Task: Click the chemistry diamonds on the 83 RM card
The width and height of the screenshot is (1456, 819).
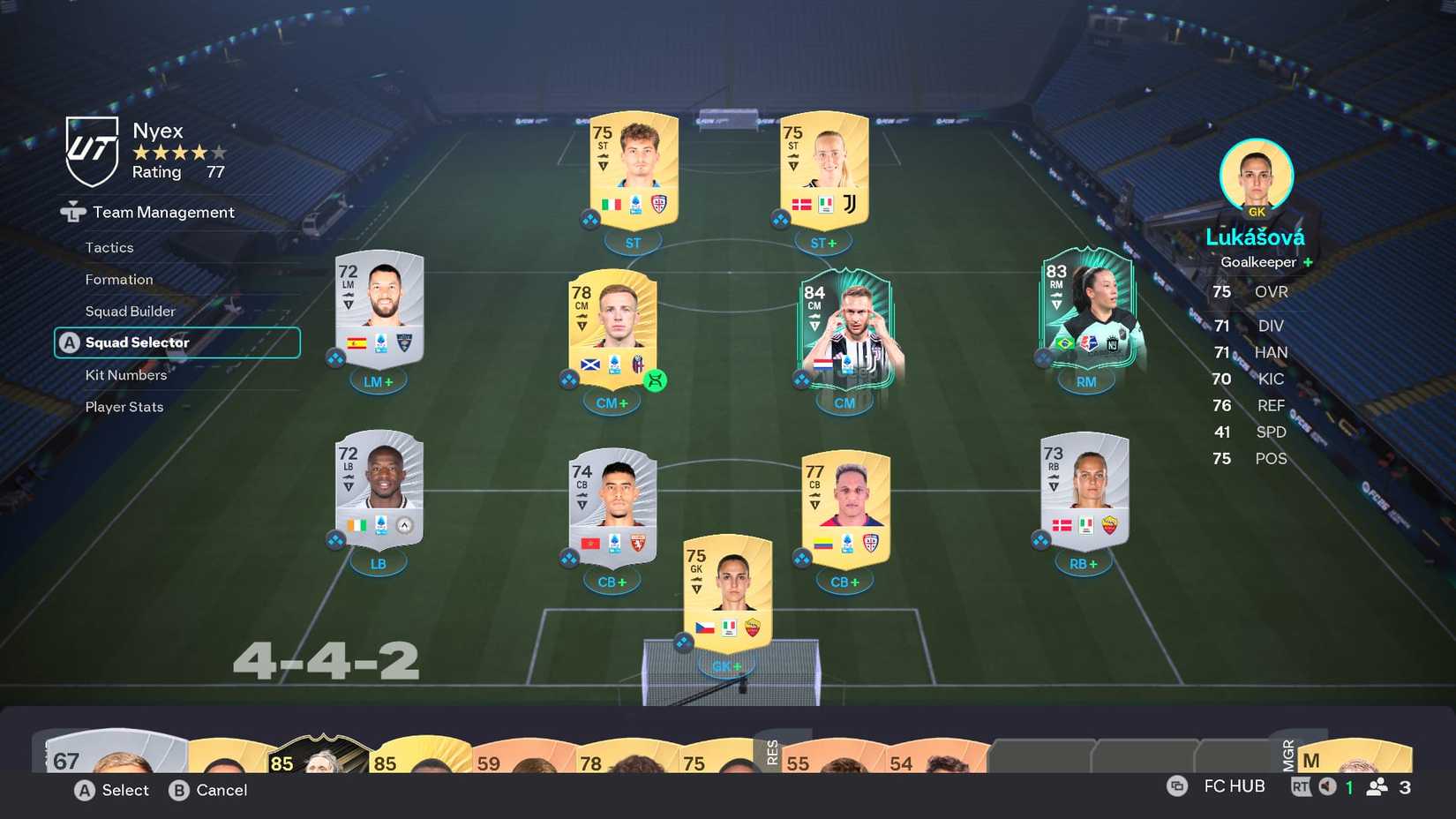Action: (x=1042, y=359)
